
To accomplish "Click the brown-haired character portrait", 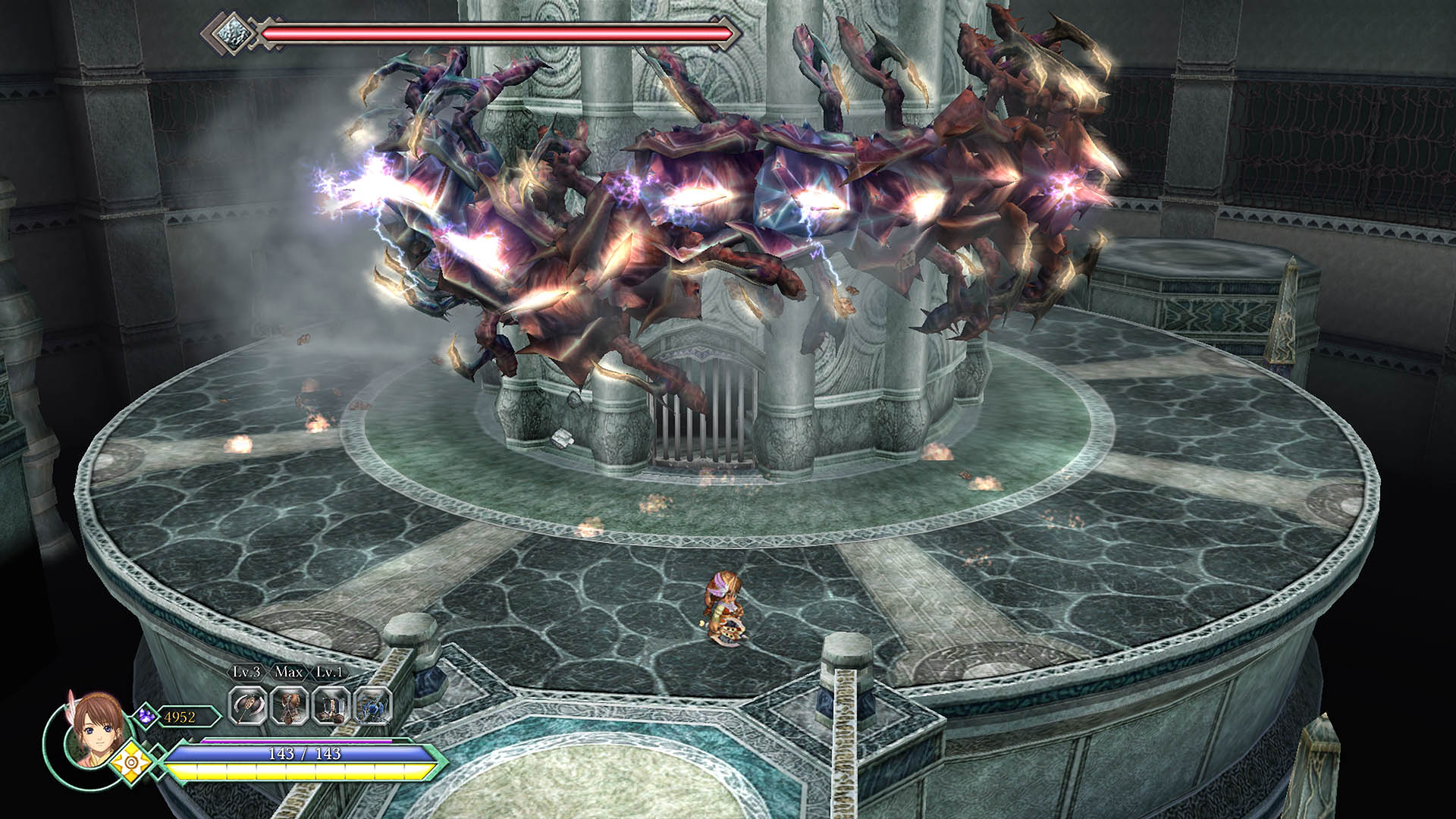I will point(93,729).
